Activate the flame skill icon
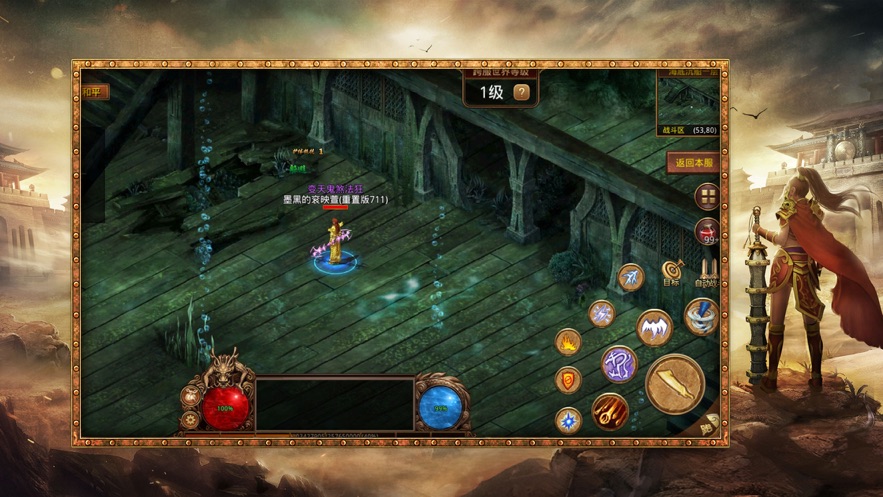Screen dimensions: 883x497 click(x=568, y=342)
